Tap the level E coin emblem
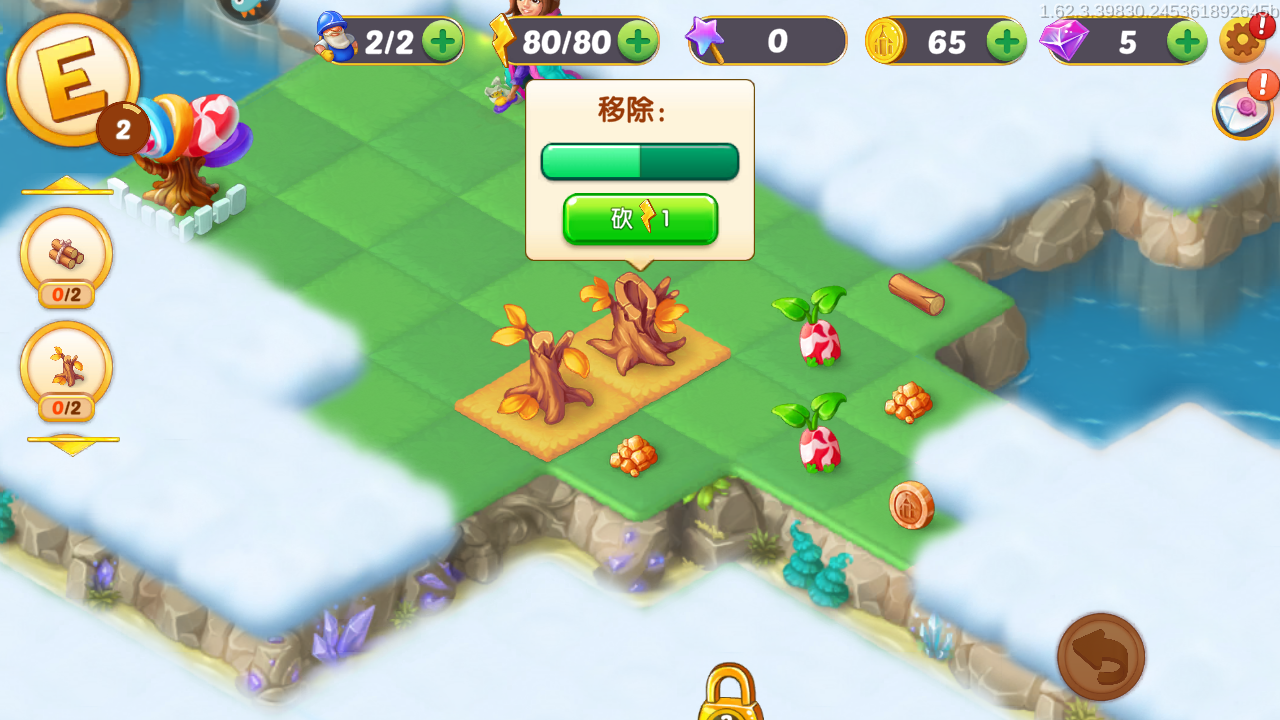 pos(75,82)
